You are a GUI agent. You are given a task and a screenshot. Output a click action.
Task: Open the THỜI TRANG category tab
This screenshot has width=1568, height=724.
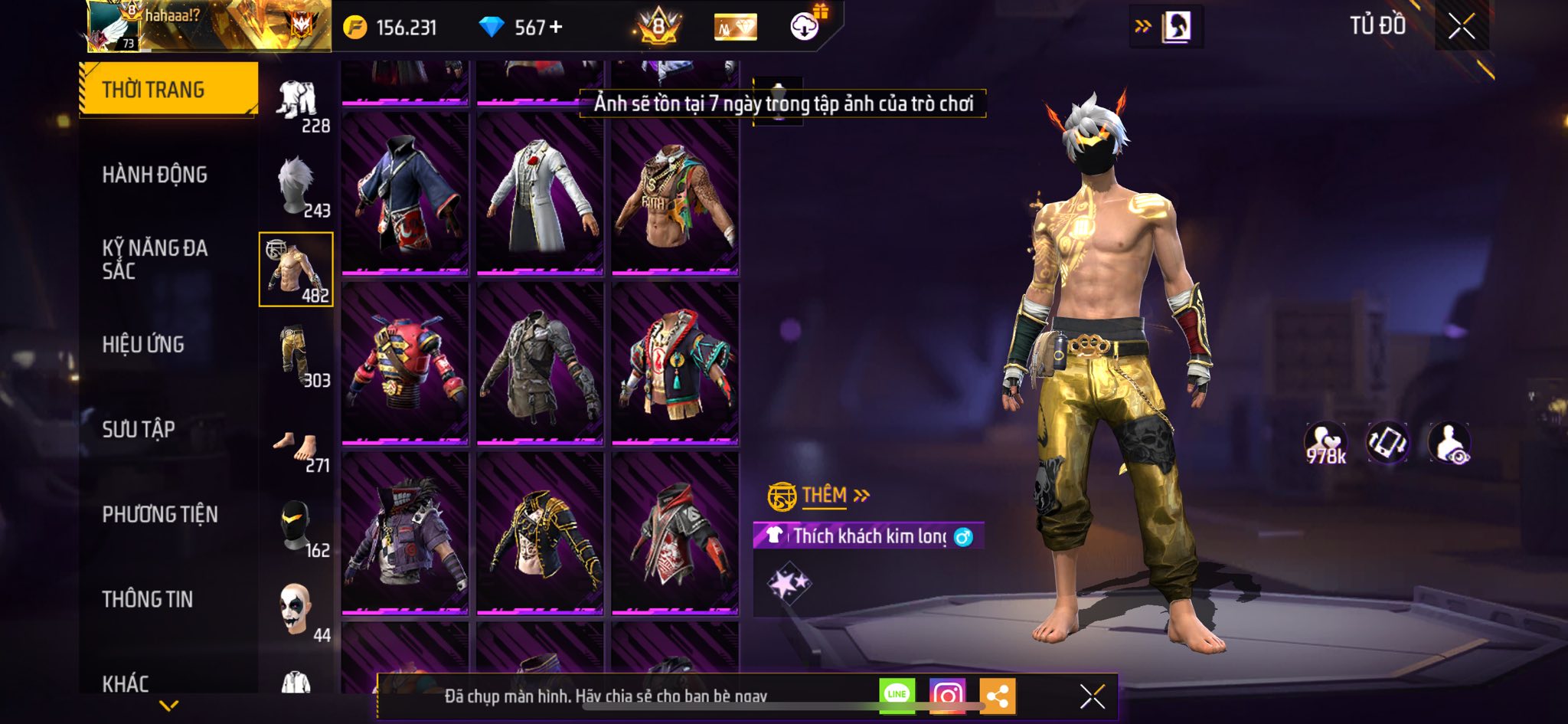(168, 90)
